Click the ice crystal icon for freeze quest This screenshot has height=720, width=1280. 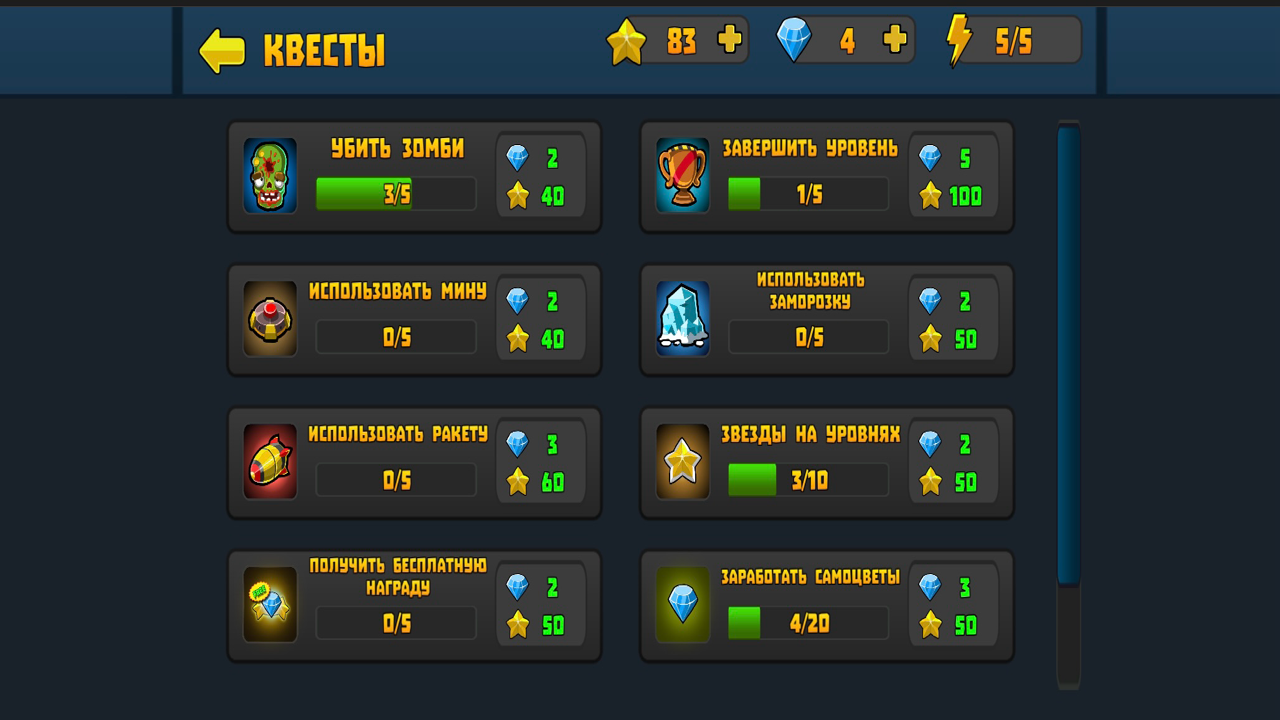coord(682,320)
